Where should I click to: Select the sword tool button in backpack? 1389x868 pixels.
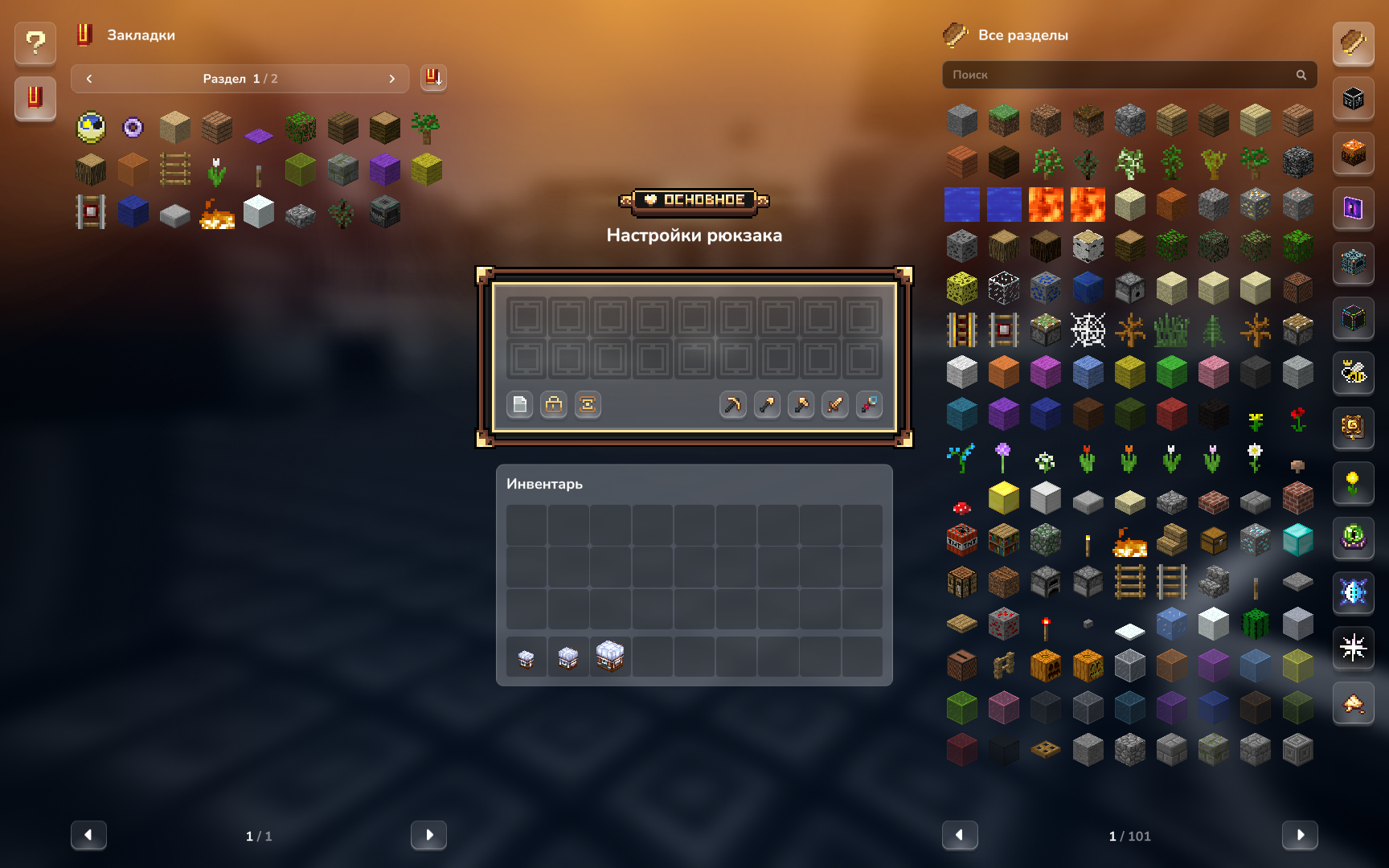click(x=835, y=404)
